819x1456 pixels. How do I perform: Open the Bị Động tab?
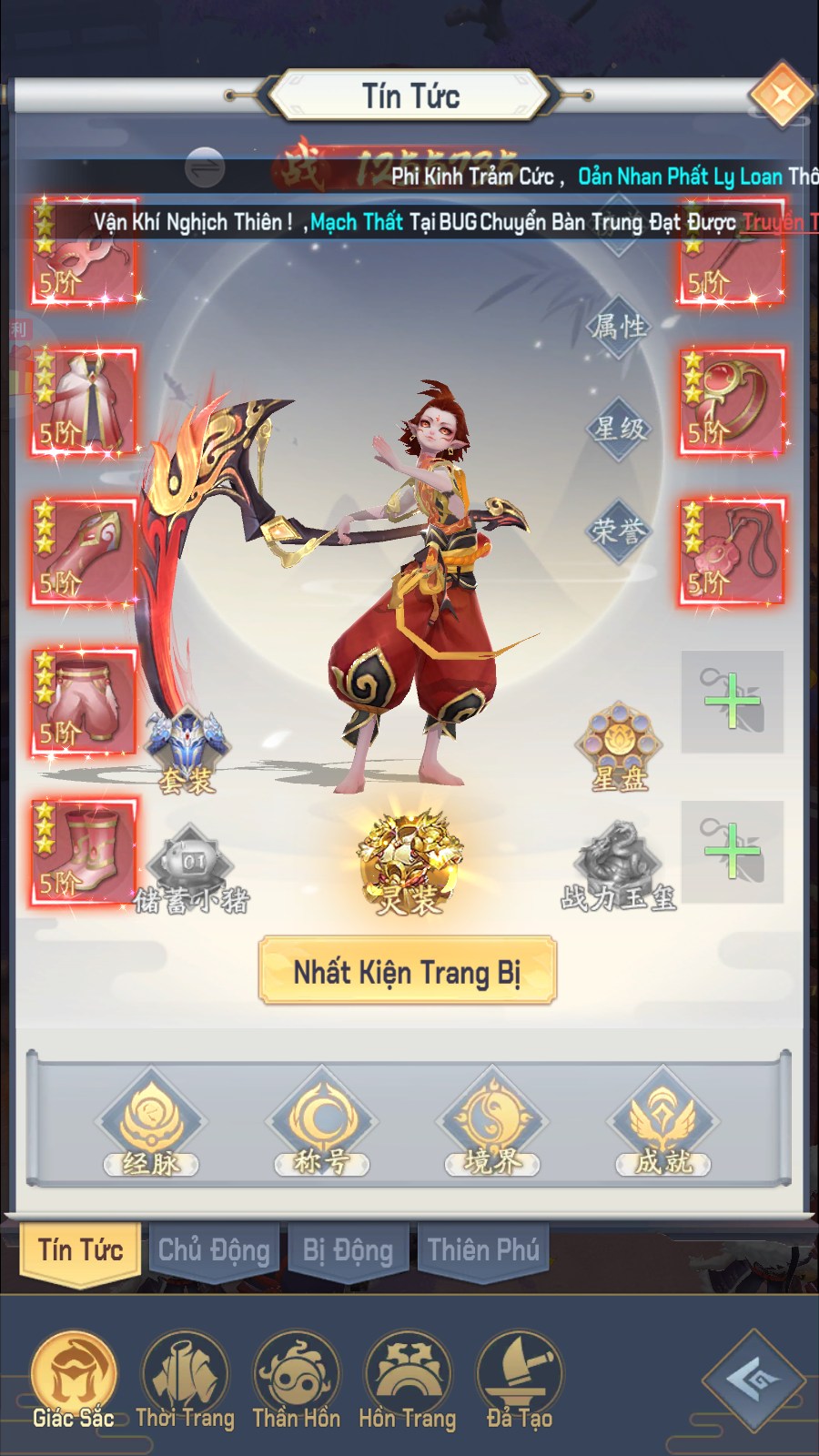coord(348,1250)
